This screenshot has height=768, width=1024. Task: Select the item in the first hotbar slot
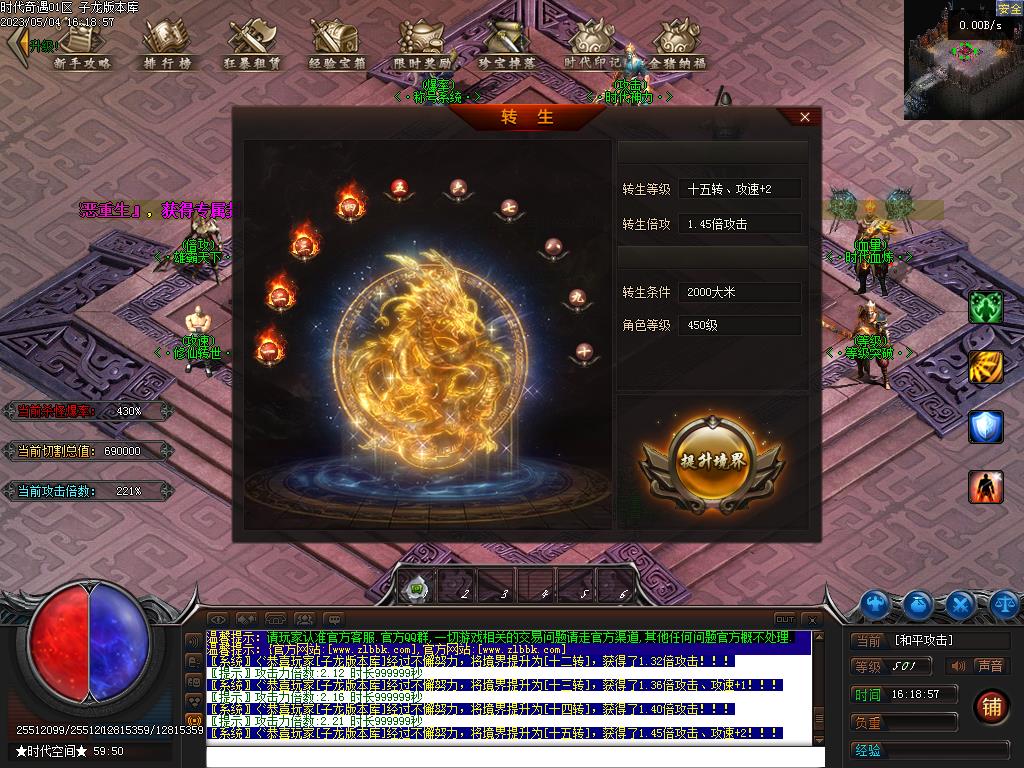tap(417, 588)
